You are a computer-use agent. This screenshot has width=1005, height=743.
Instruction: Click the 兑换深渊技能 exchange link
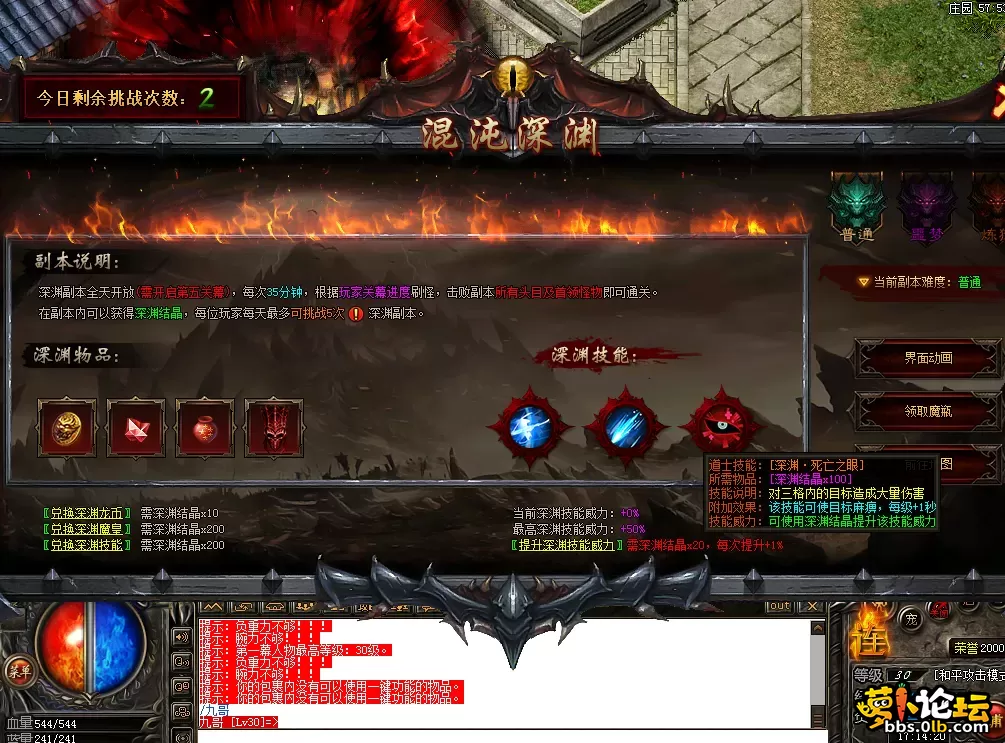pos(87,546)
